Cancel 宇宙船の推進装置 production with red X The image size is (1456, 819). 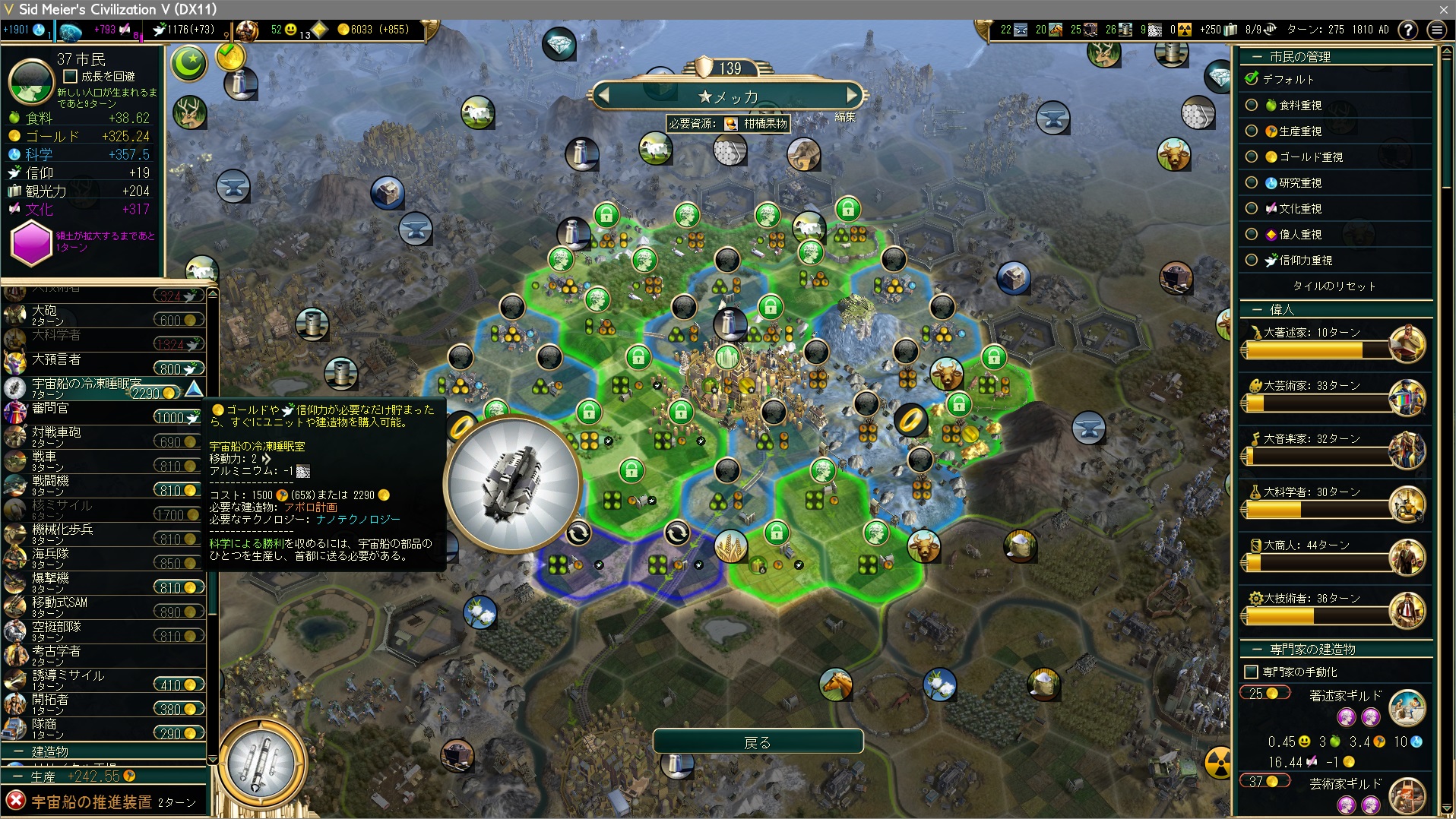pos(15,801)
